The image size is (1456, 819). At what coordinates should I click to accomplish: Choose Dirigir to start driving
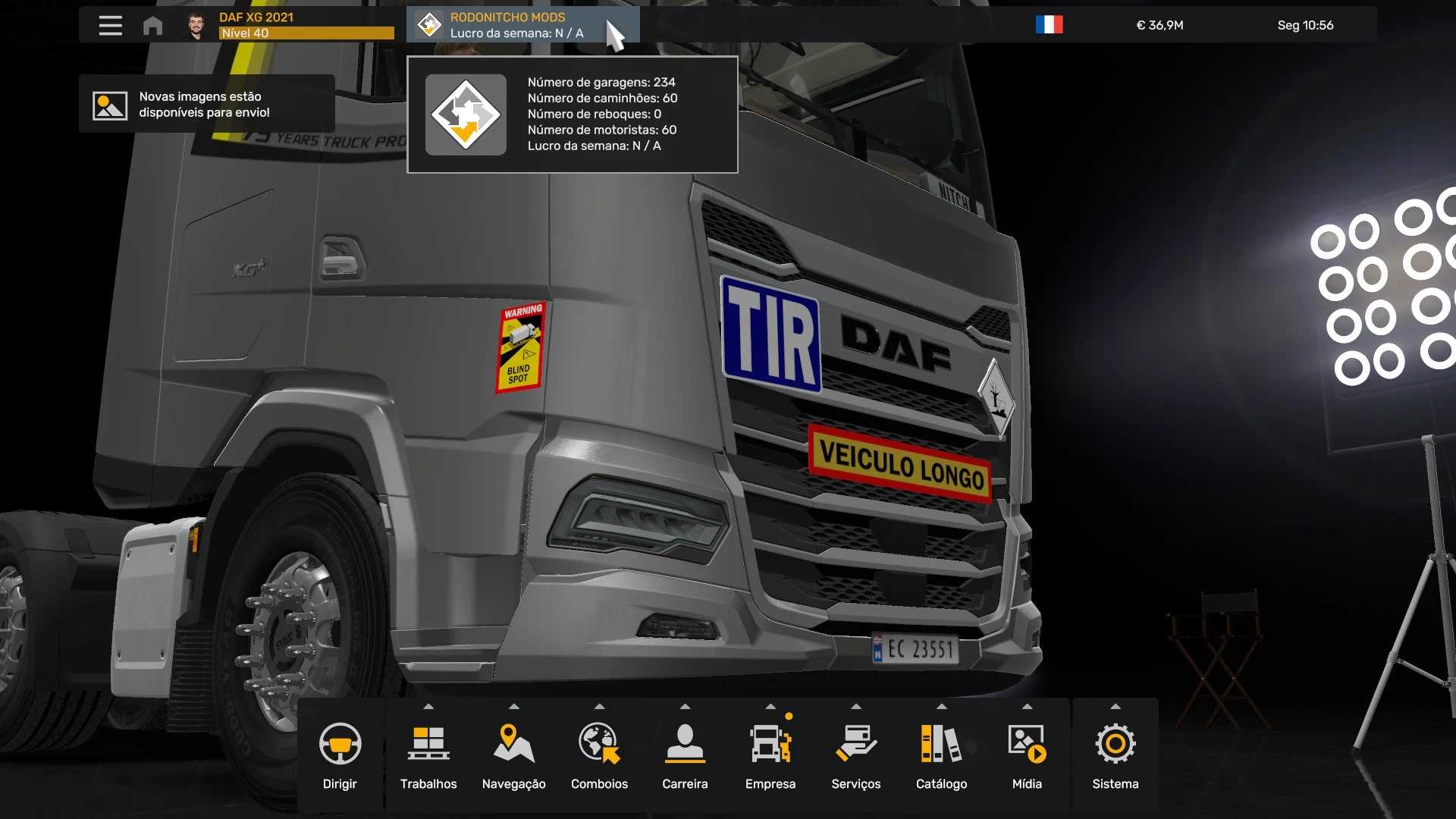pos(340,755)
